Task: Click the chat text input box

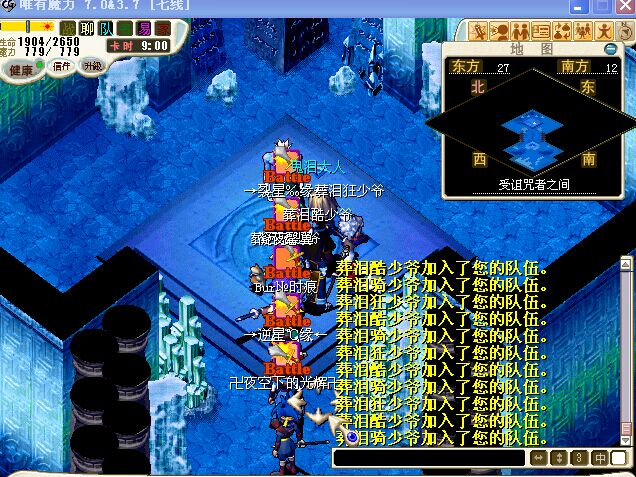Action: (430, 458)
